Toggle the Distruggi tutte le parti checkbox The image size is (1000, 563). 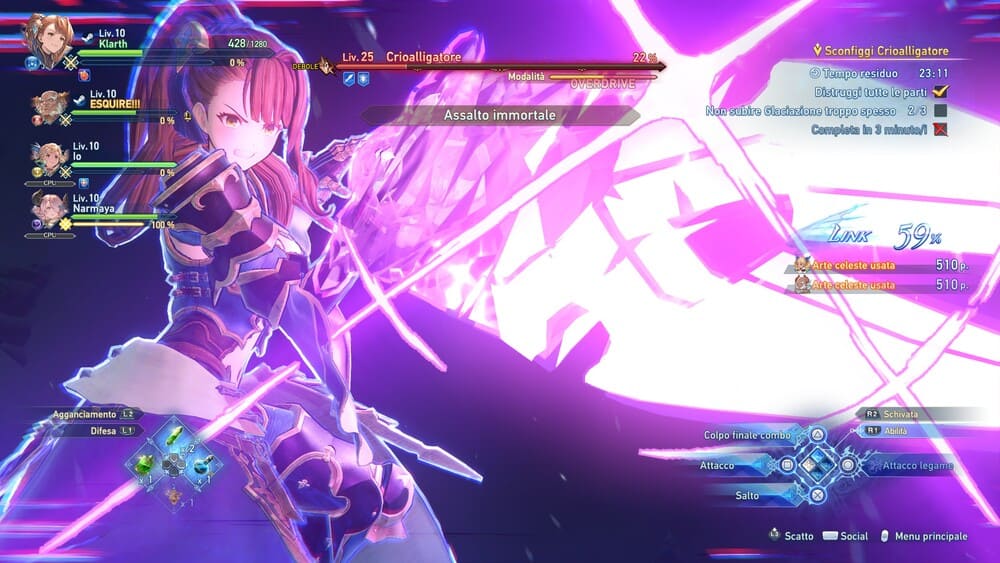pyautogui.click(x=939, y=91)
